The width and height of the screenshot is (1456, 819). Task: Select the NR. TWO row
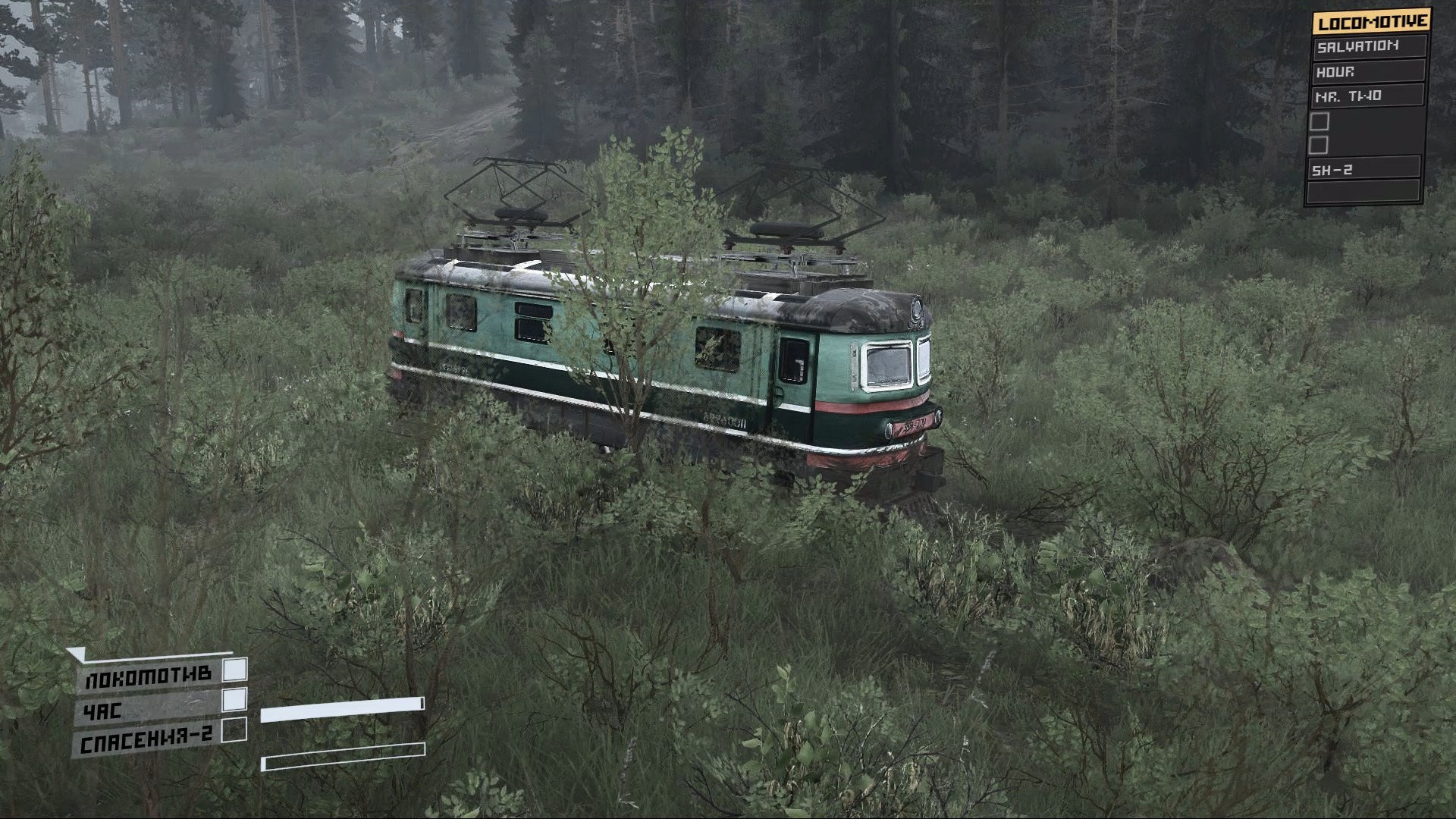point(1367,96)
